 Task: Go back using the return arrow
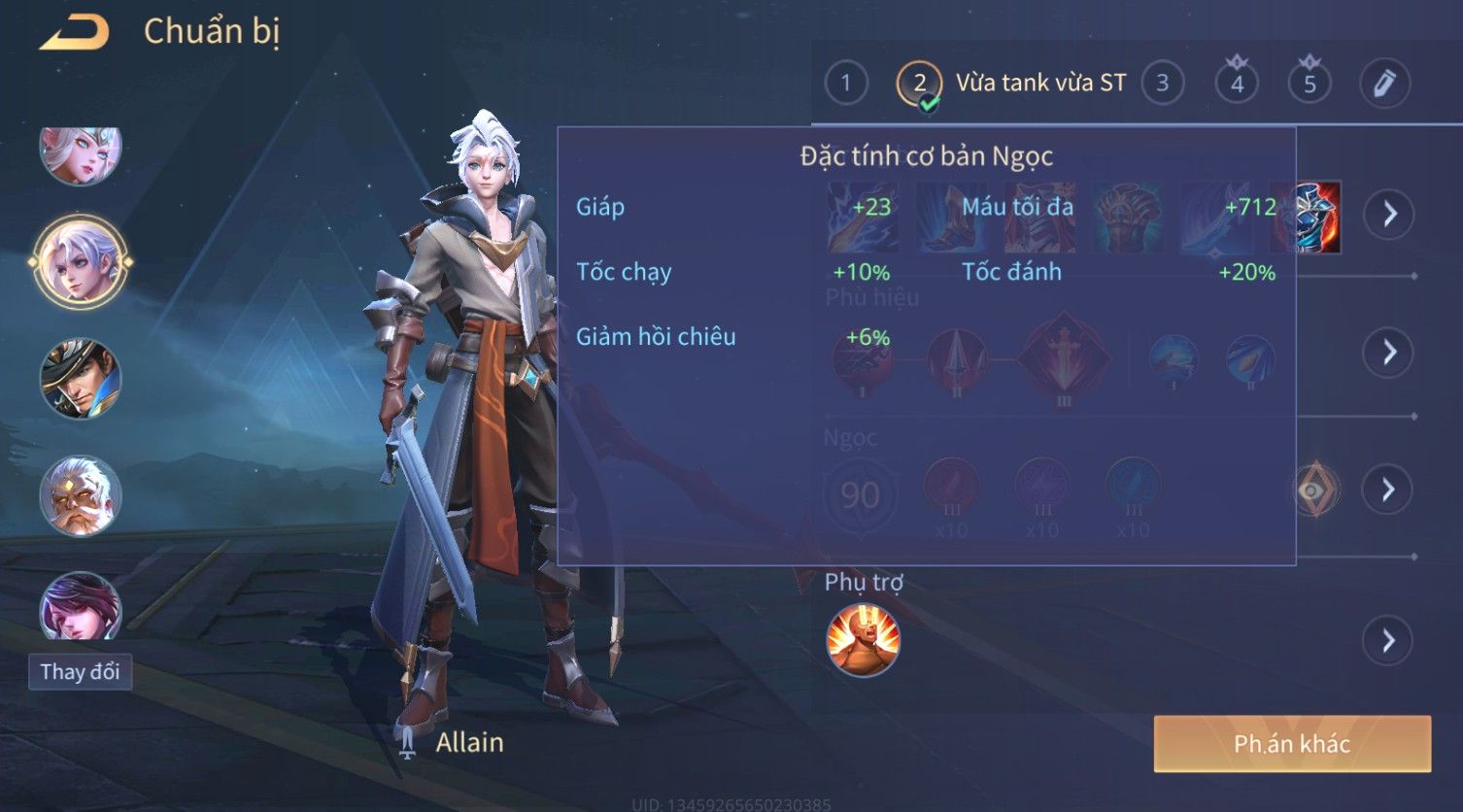[x=75, y=33]
